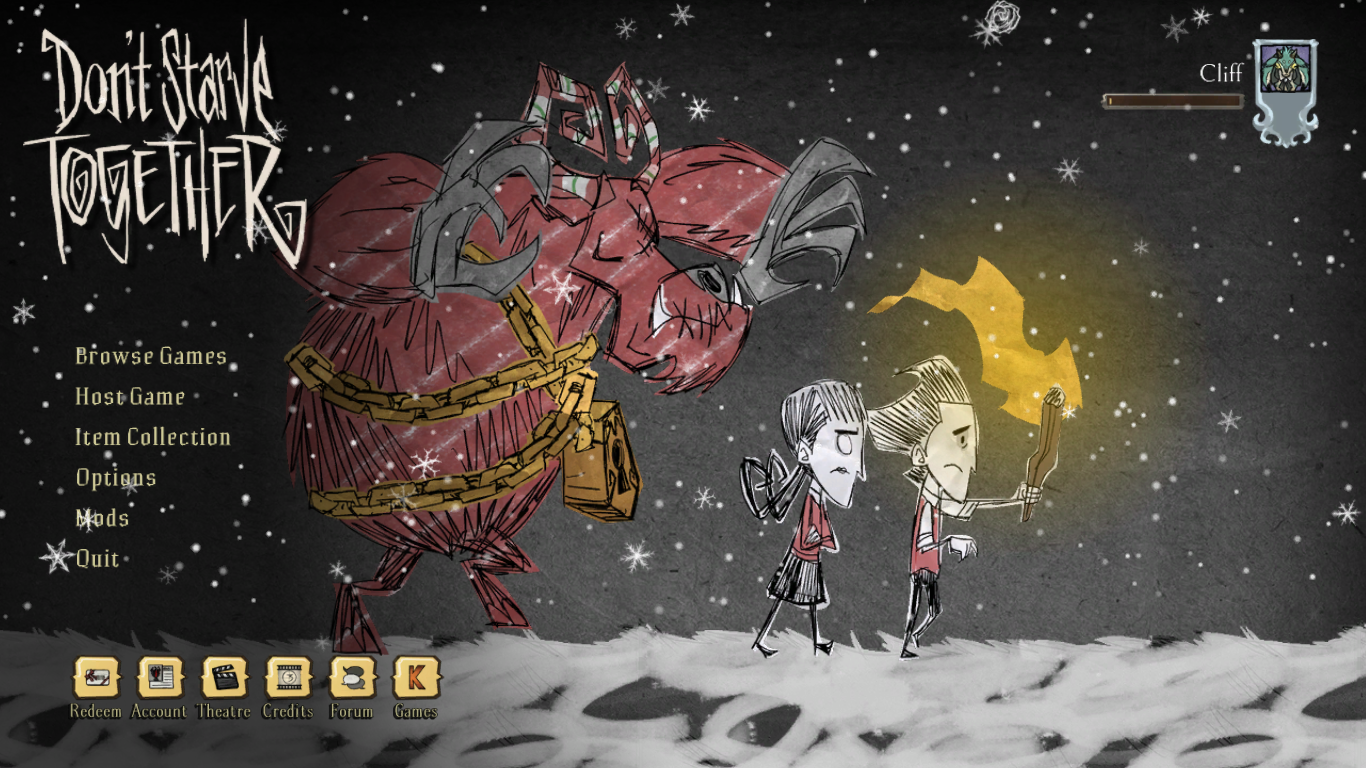The height and width of the screenshot is (768, 1366).
Task: Click the XP progress bar under Cliff
Action: [x=1175, y=100]
